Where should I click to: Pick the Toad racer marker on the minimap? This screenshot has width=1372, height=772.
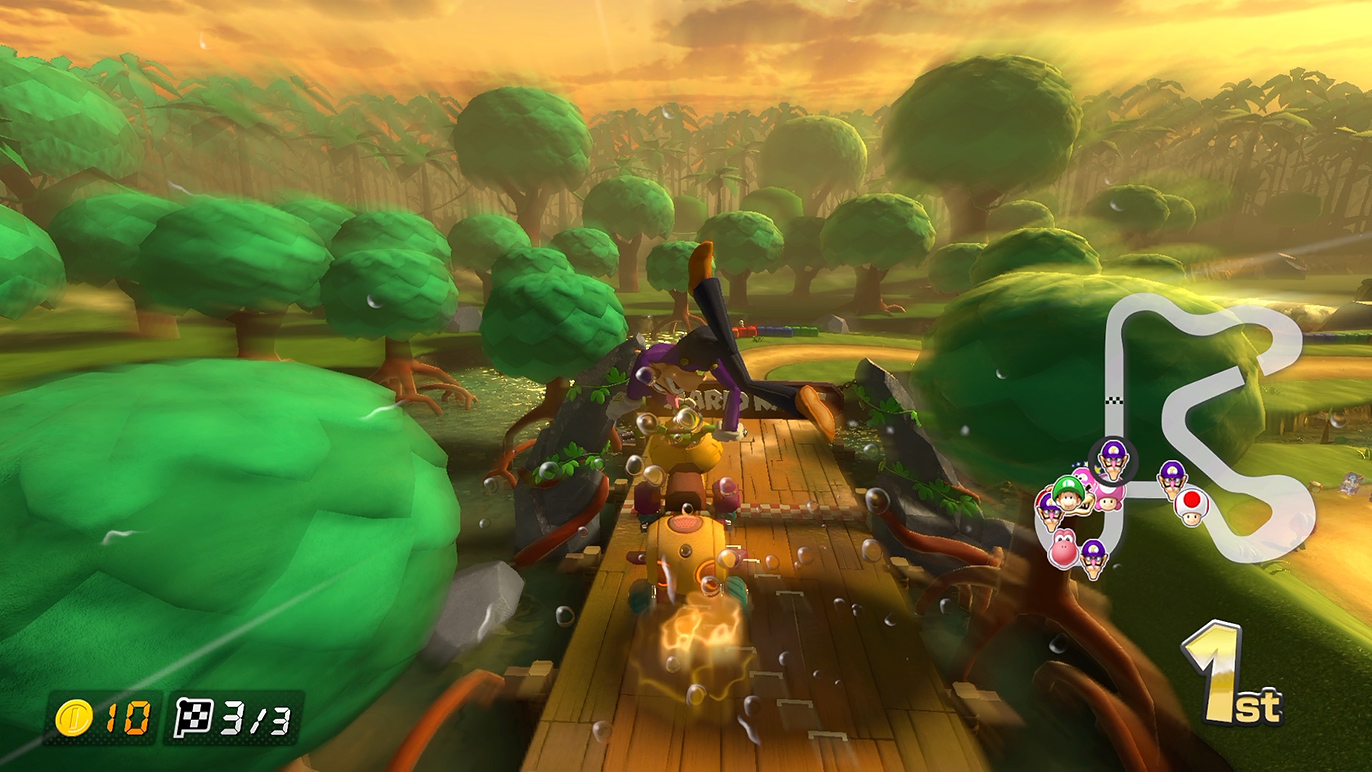[x=1191, y=506]
